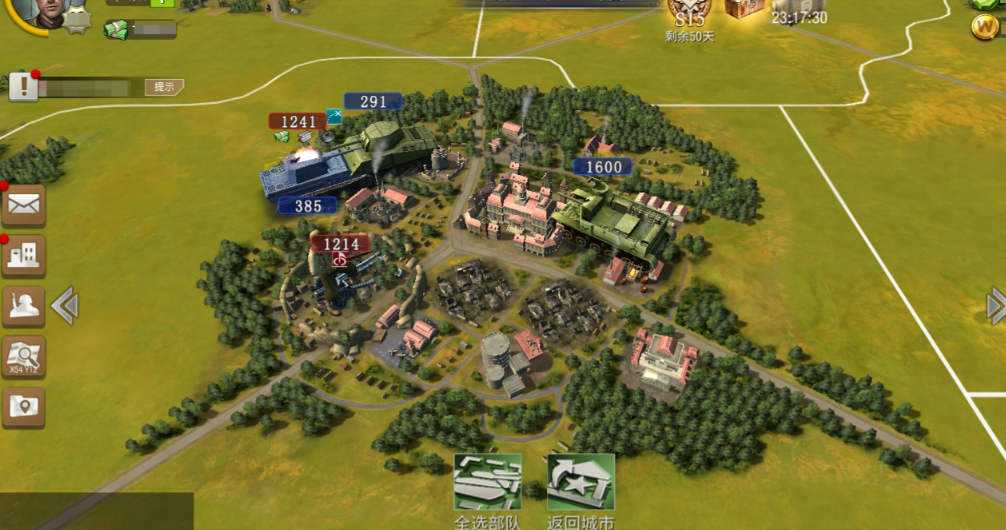Open the city buildings icon
Screen dimensions: 1006x530
23,256
